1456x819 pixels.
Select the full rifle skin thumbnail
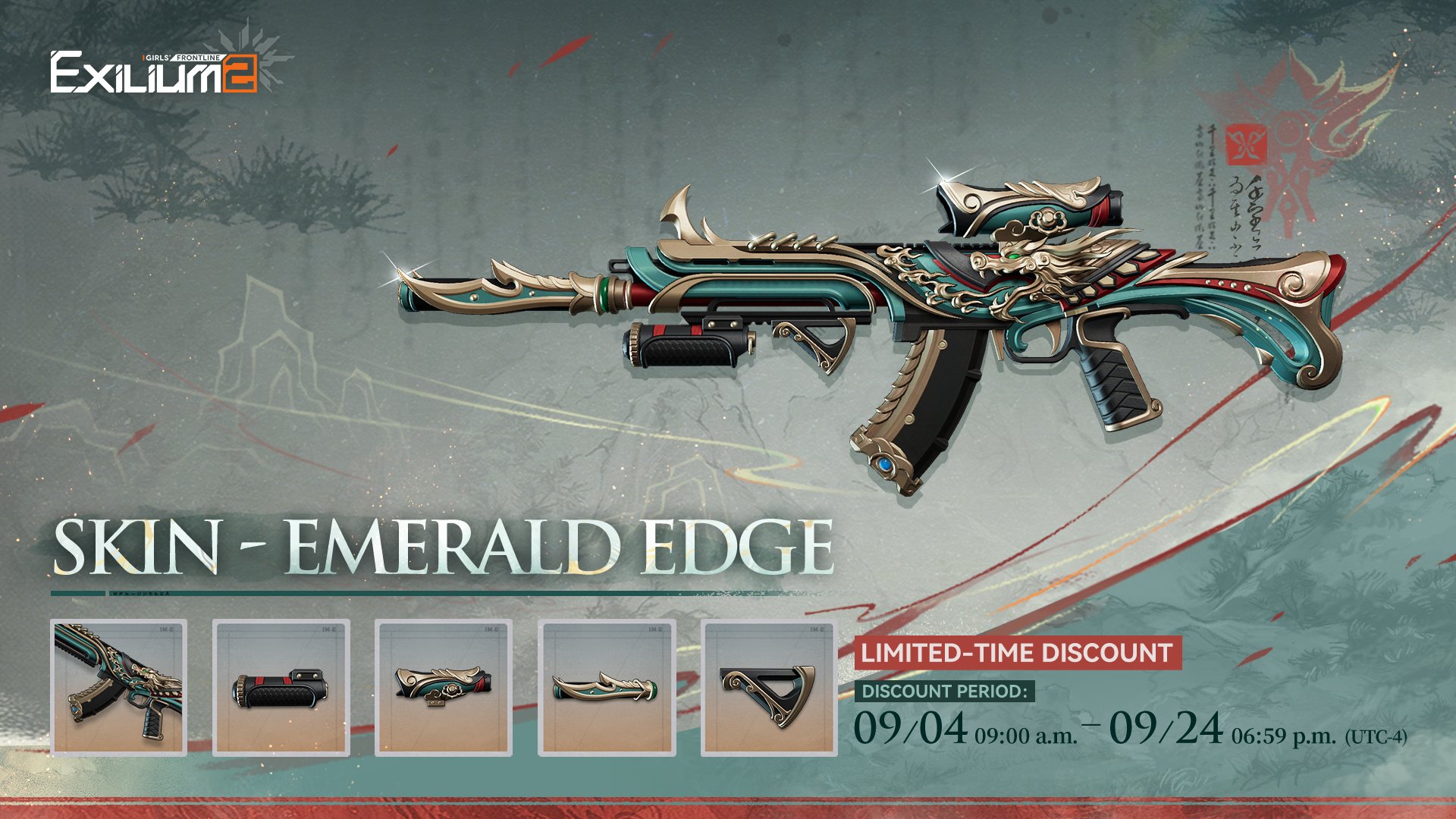(119, 687)
